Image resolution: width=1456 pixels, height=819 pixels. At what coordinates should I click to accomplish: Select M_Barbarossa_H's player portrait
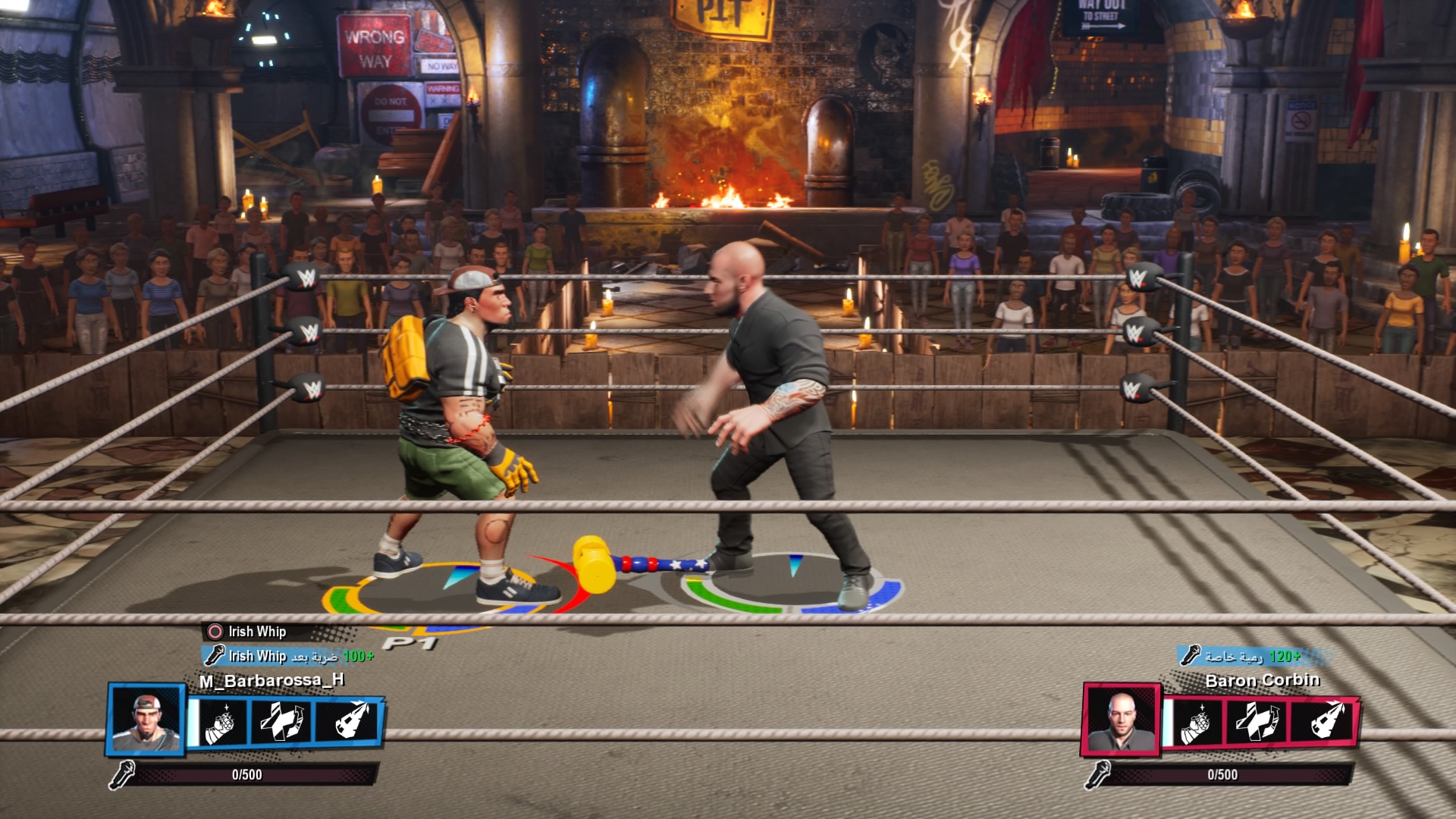[146, 719]
